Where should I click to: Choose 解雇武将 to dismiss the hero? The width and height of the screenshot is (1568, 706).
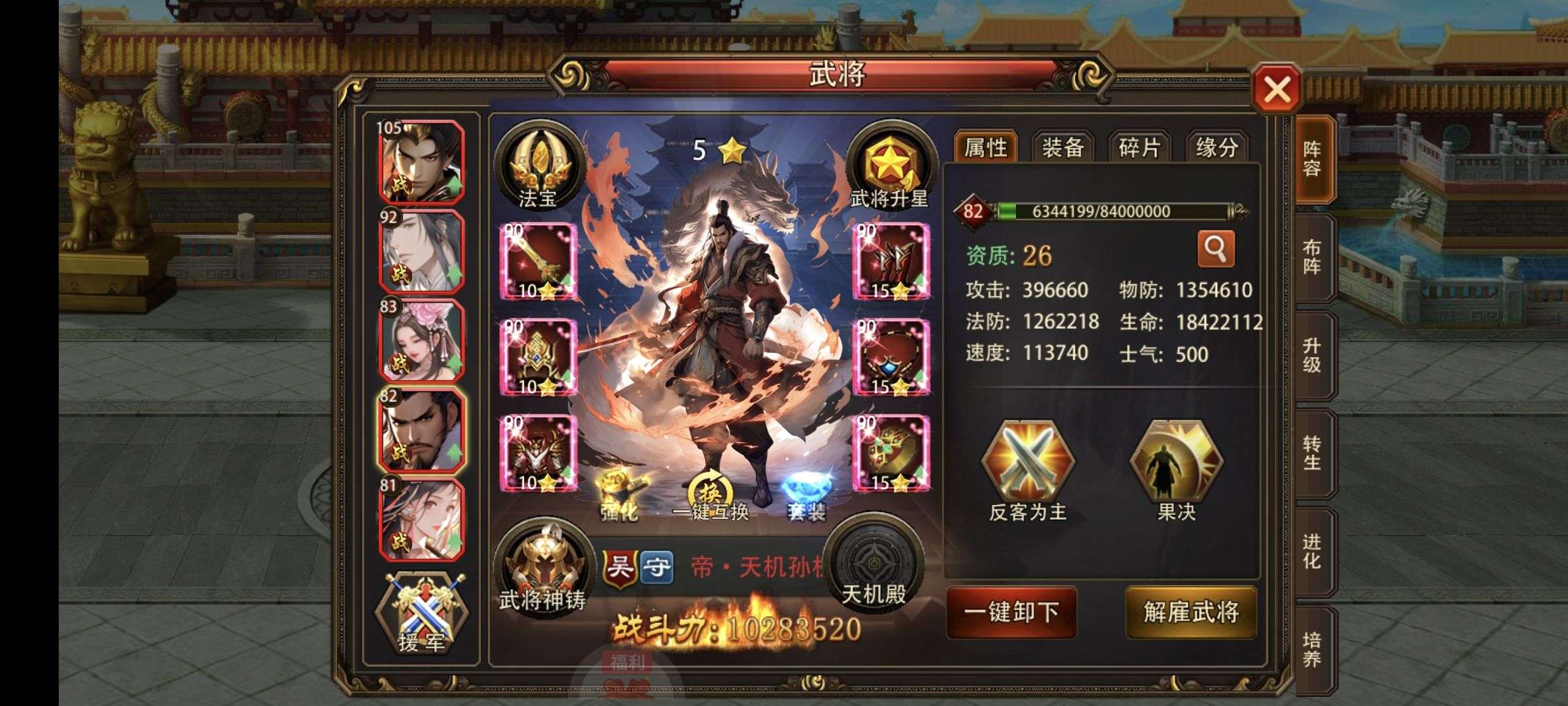pos(1191,612)
